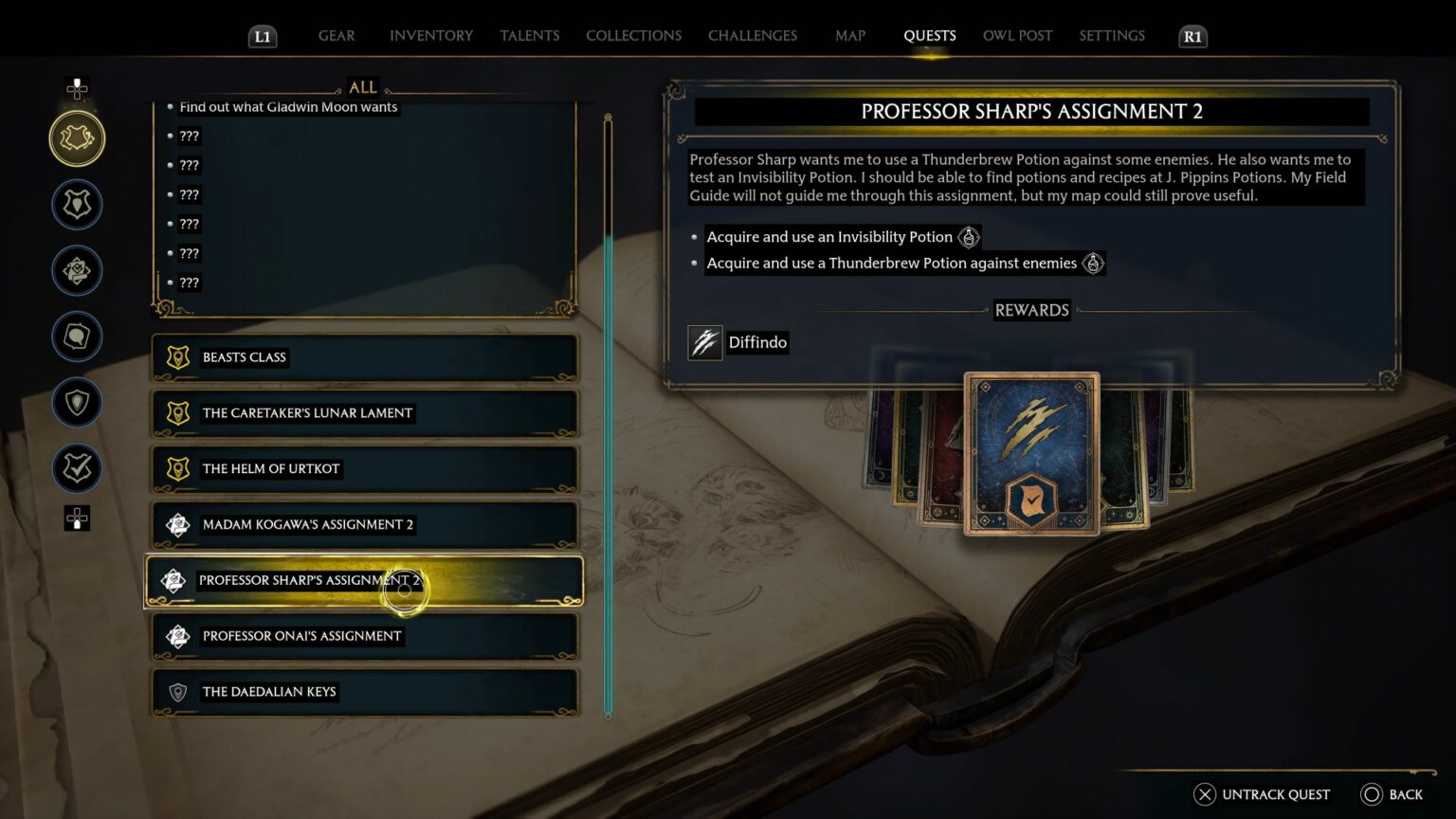Open The Caretaker's Lunar Lament quest details

(x=363, y=413)
